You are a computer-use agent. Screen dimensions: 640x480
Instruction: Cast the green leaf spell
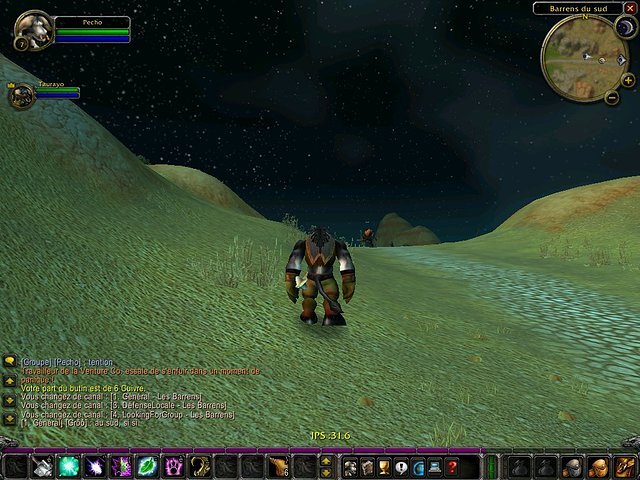(x=147, y=466)
